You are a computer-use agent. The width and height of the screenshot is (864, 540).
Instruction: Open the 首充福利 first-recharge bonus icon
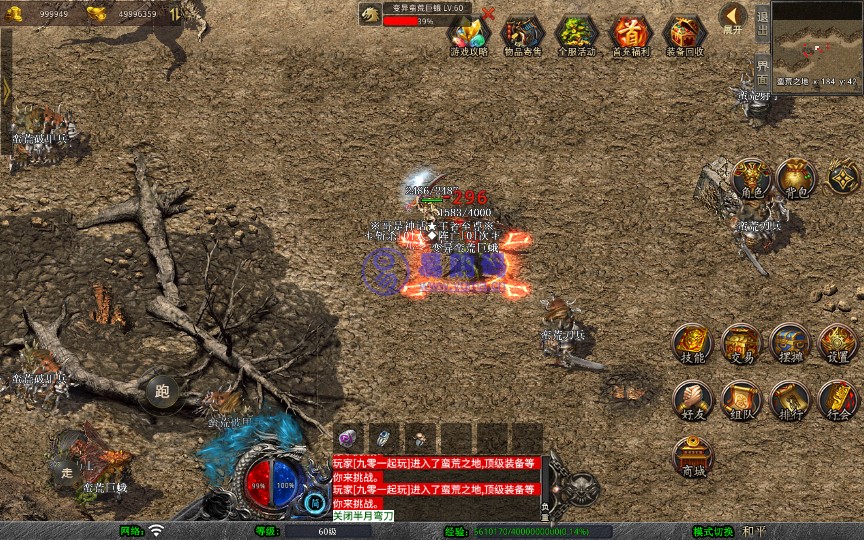(x=630, y=33)
